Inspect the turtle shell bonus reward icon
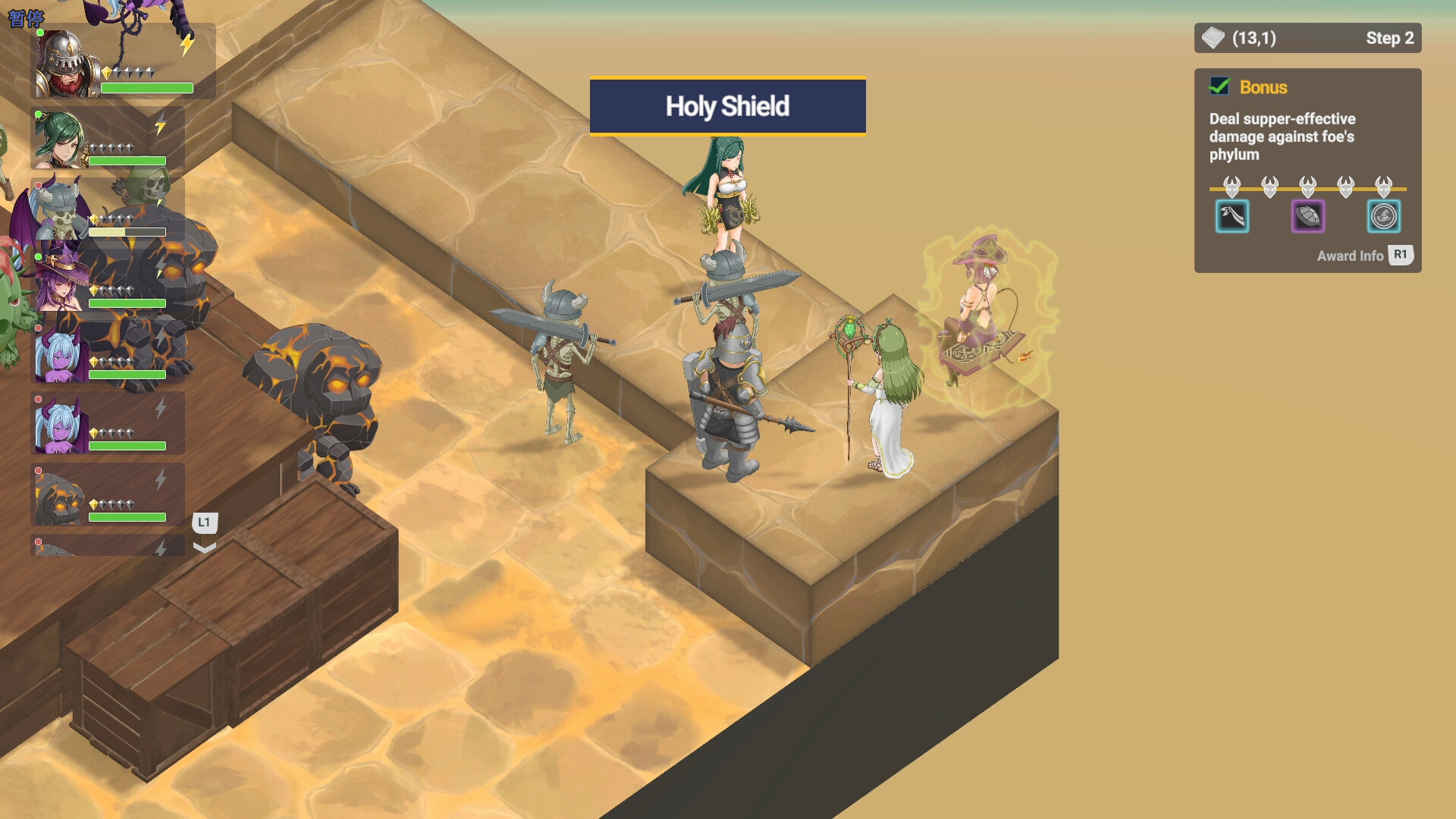This screenshot has width=1456, height=819. pos(1308,217)
